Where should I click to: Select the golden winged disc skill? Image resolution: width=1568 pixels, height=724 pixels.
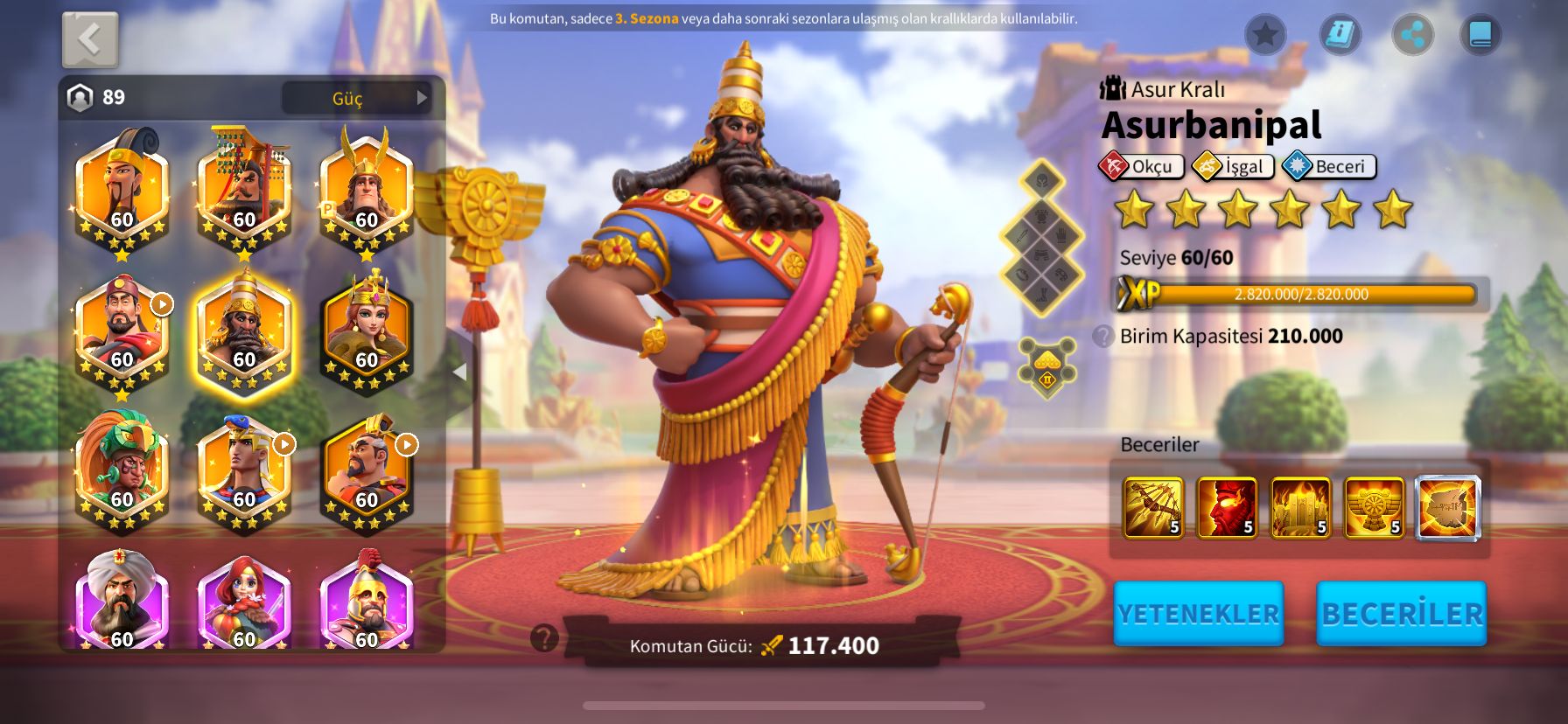click(x=1374, y=507)
